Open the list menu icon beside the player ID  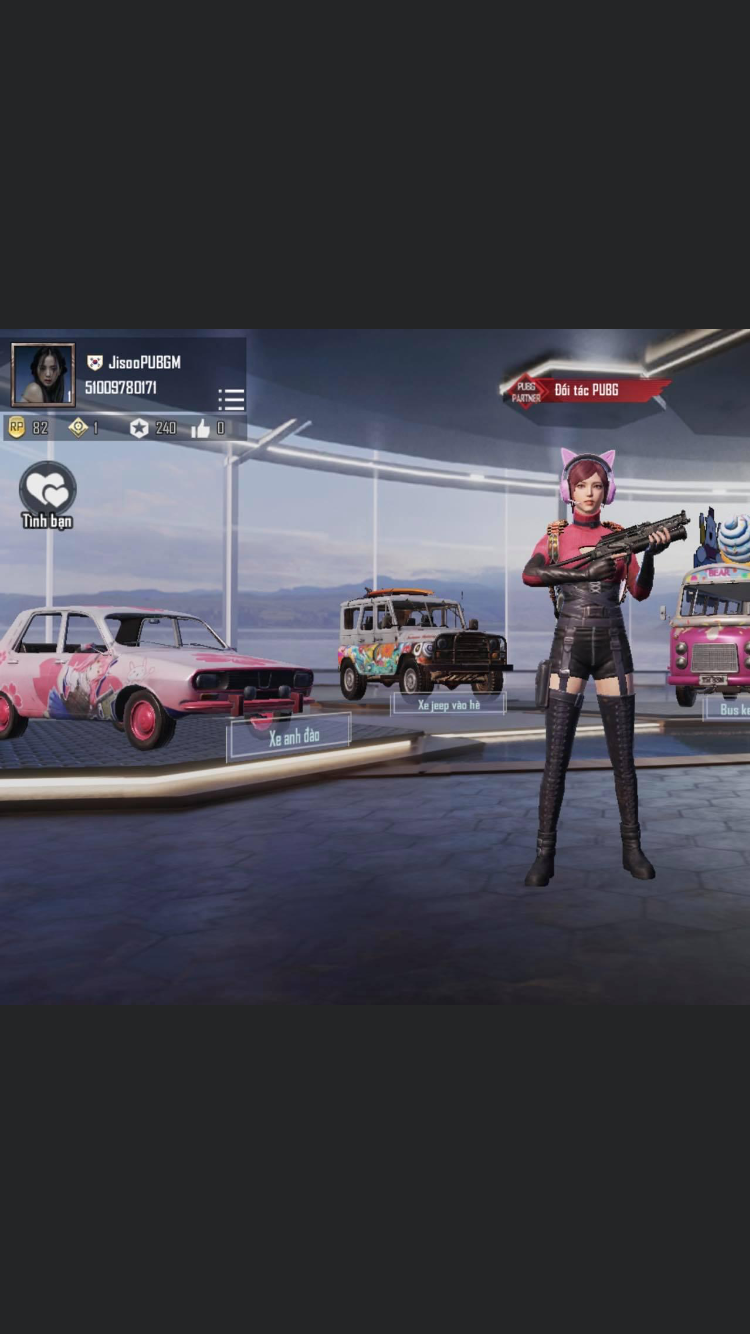tap(231, 400)
